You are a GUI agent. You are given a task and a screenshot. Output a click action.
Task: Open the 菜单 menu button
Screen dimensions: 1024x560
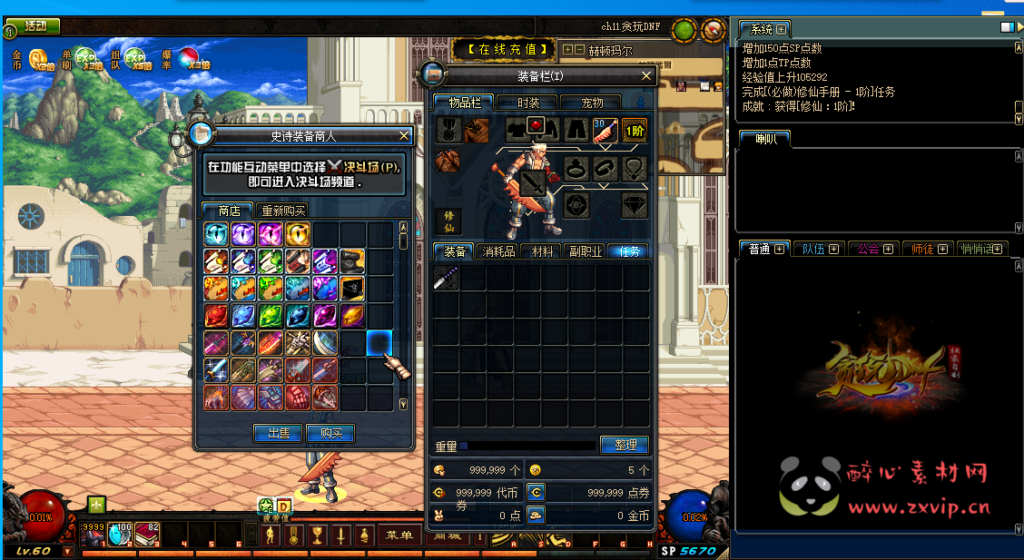point(399,535)
